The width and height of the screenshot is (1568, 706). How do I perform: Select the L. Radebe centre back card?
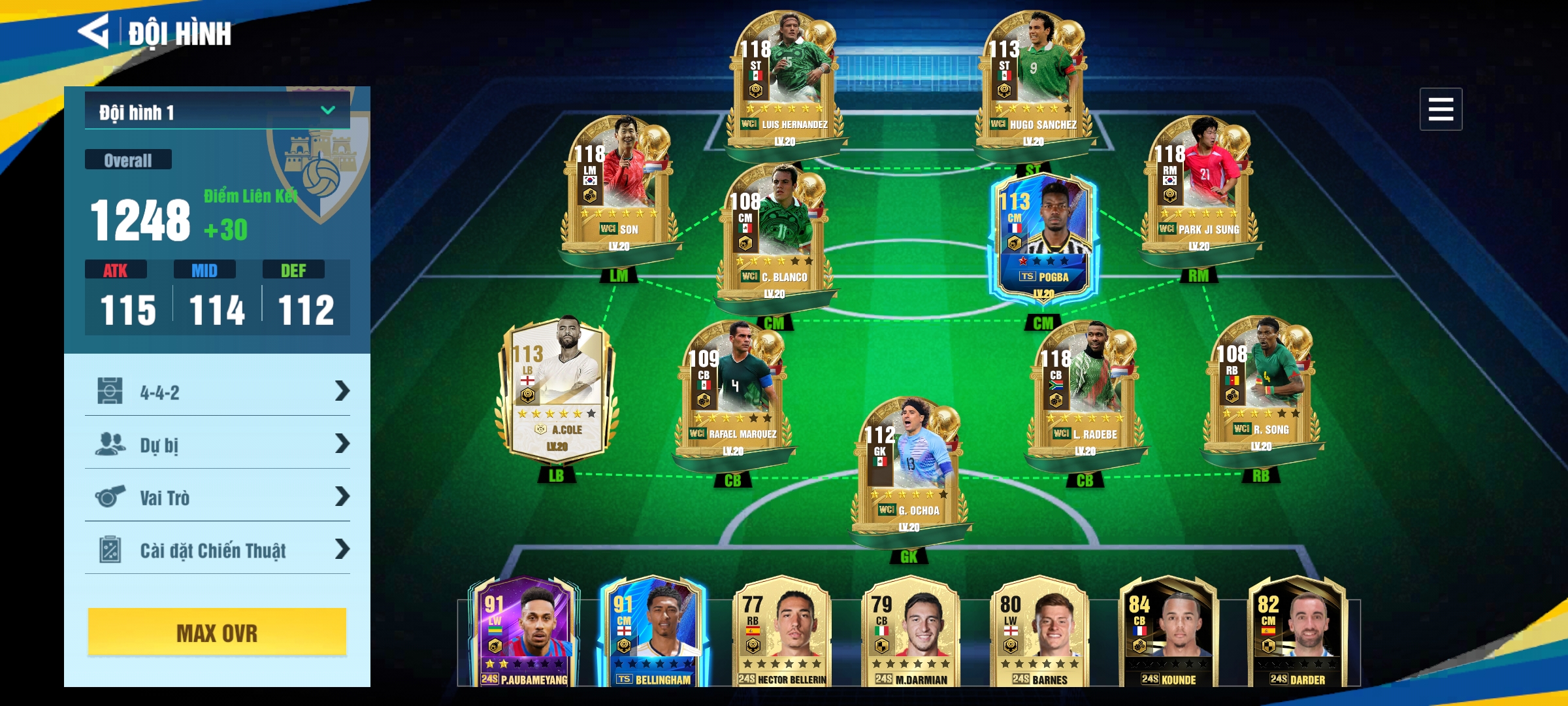(x=1085, y=392)
